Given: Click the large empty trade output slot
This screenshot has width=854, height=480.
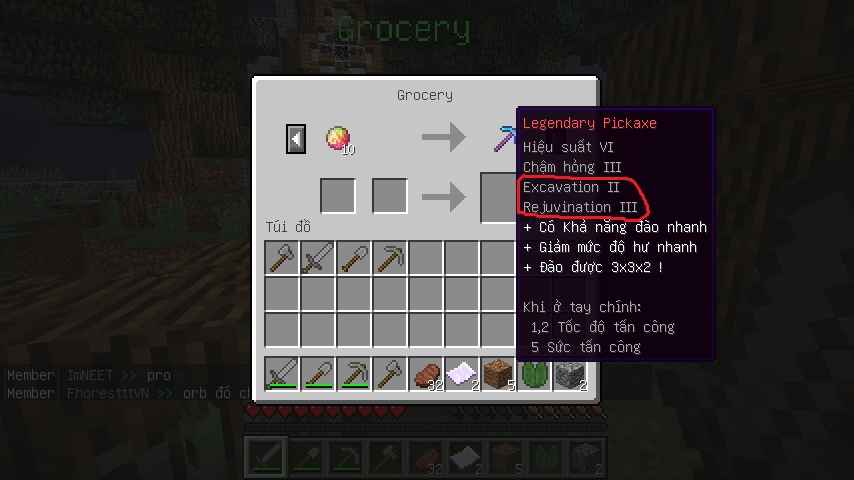Looking at the screenshot, I should [498, 197].
